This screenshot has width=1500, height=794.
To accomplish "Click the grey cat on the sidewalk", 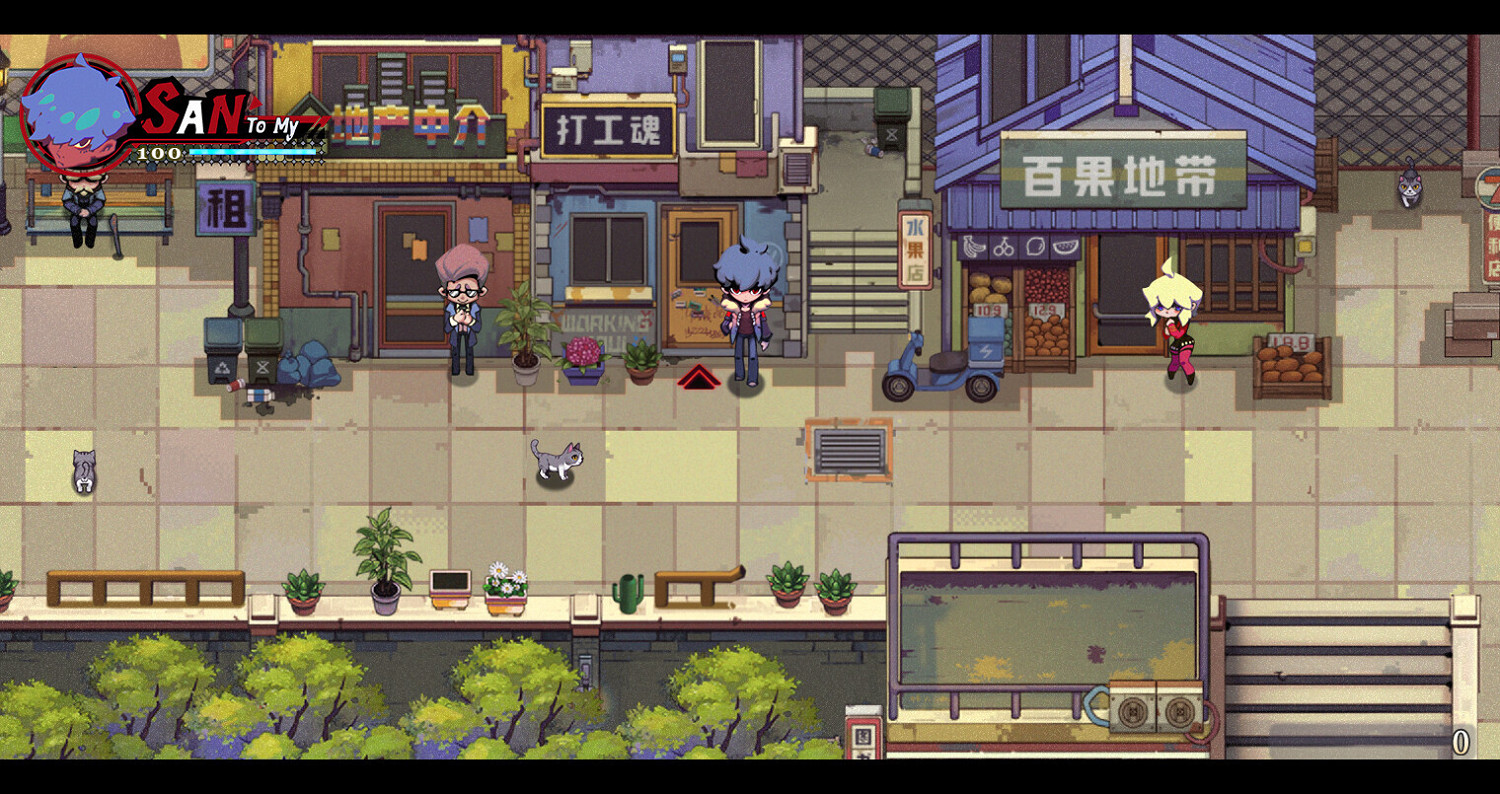I will click(556, 458).
